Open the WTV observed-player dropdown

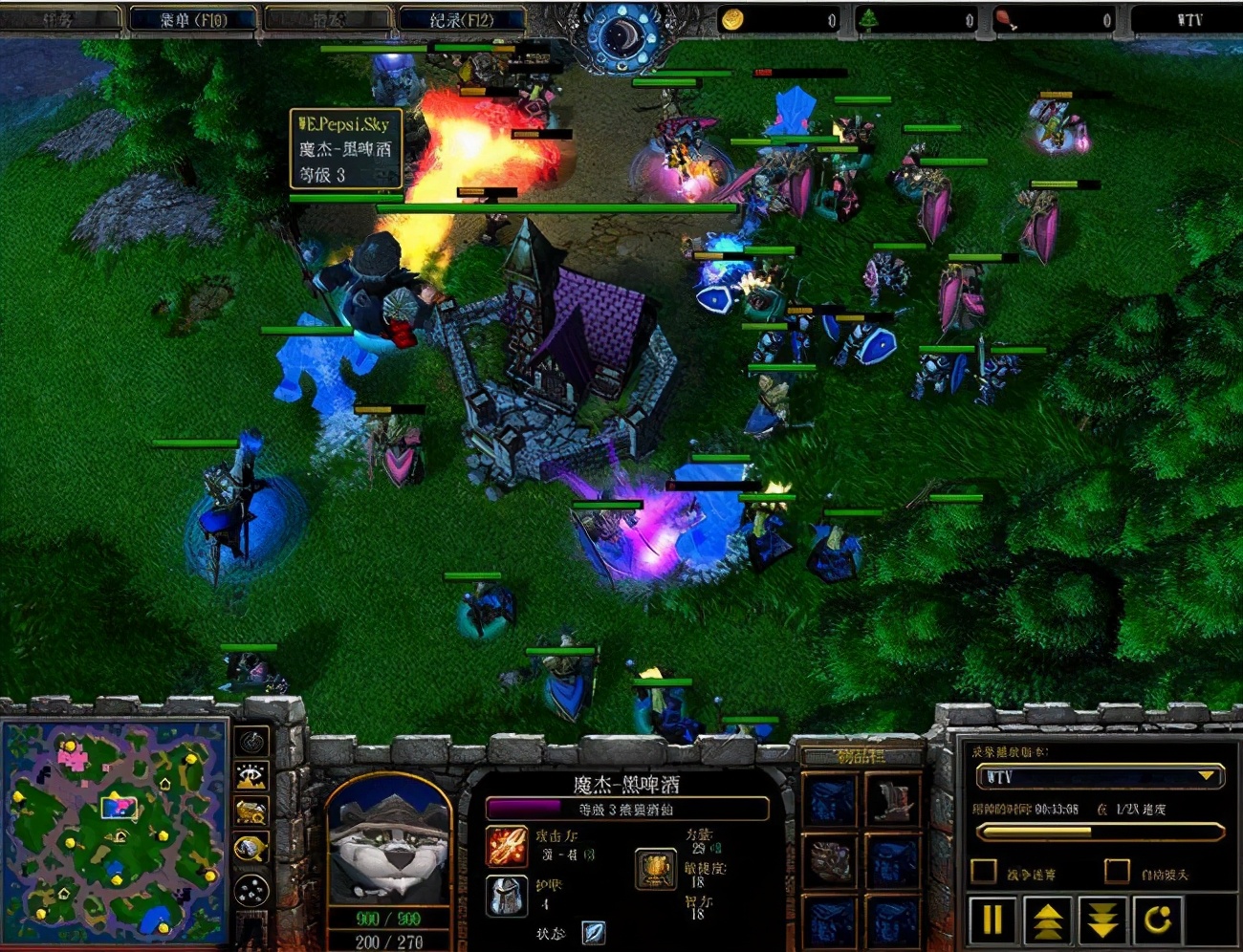(1206, 776)
